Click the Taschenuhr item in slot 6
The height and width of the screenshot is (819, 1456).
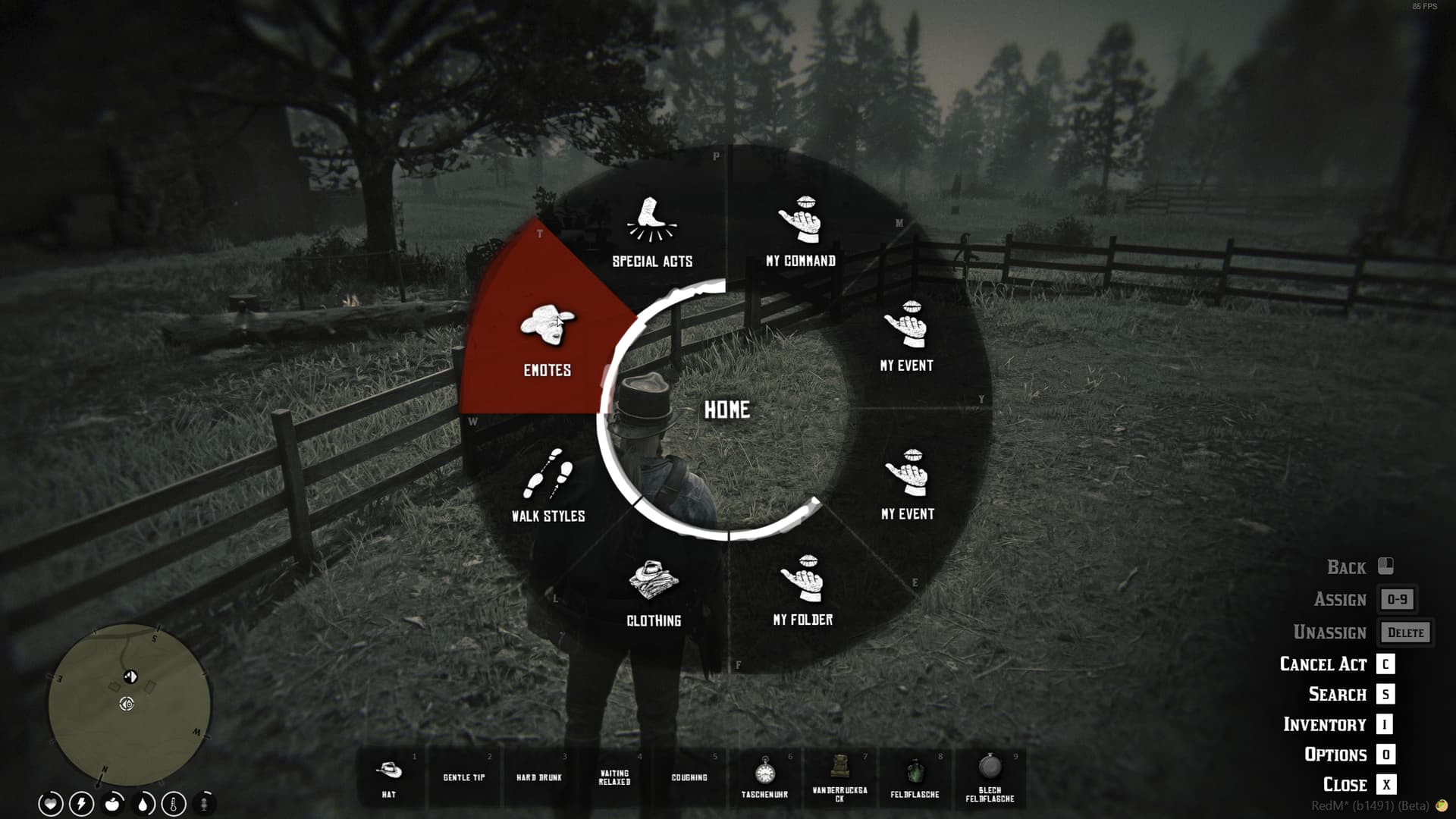pos(766,777)
